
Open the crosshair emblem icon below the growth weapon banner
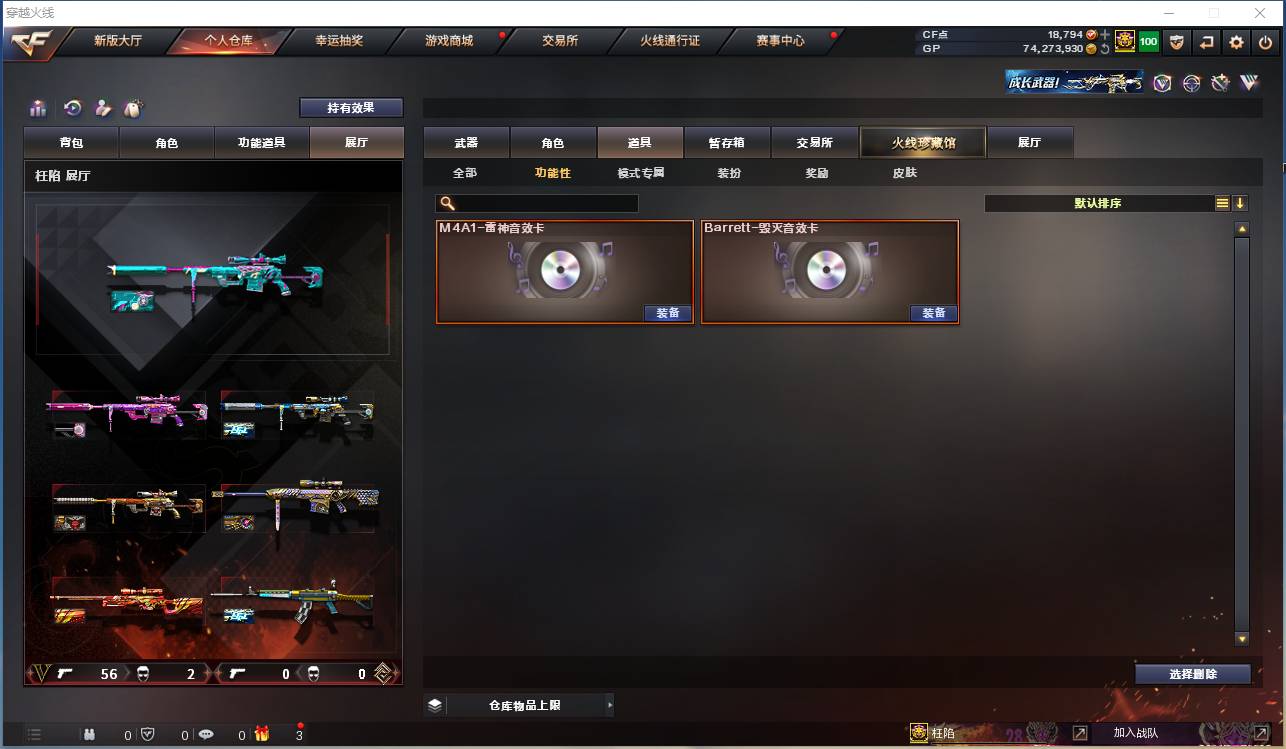(1191, 83)
